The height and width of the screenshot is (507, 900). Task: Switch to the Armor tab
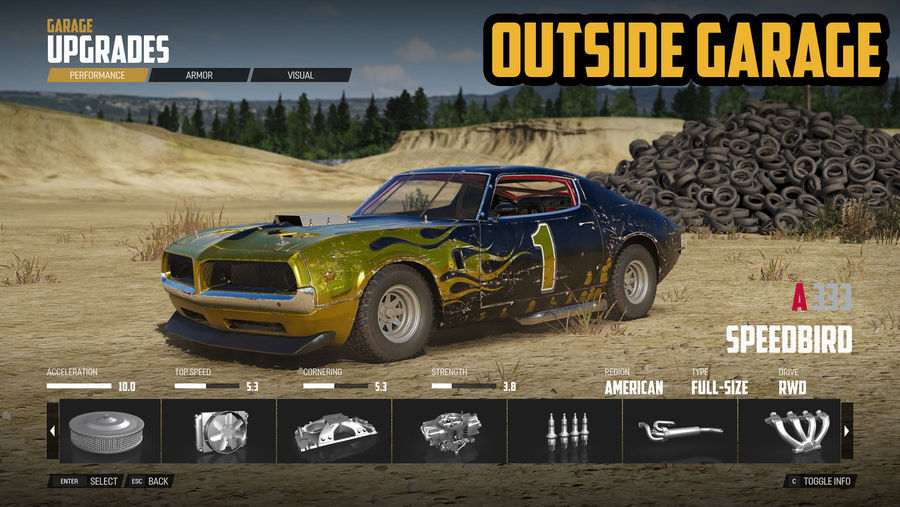(x=199, y=75)
